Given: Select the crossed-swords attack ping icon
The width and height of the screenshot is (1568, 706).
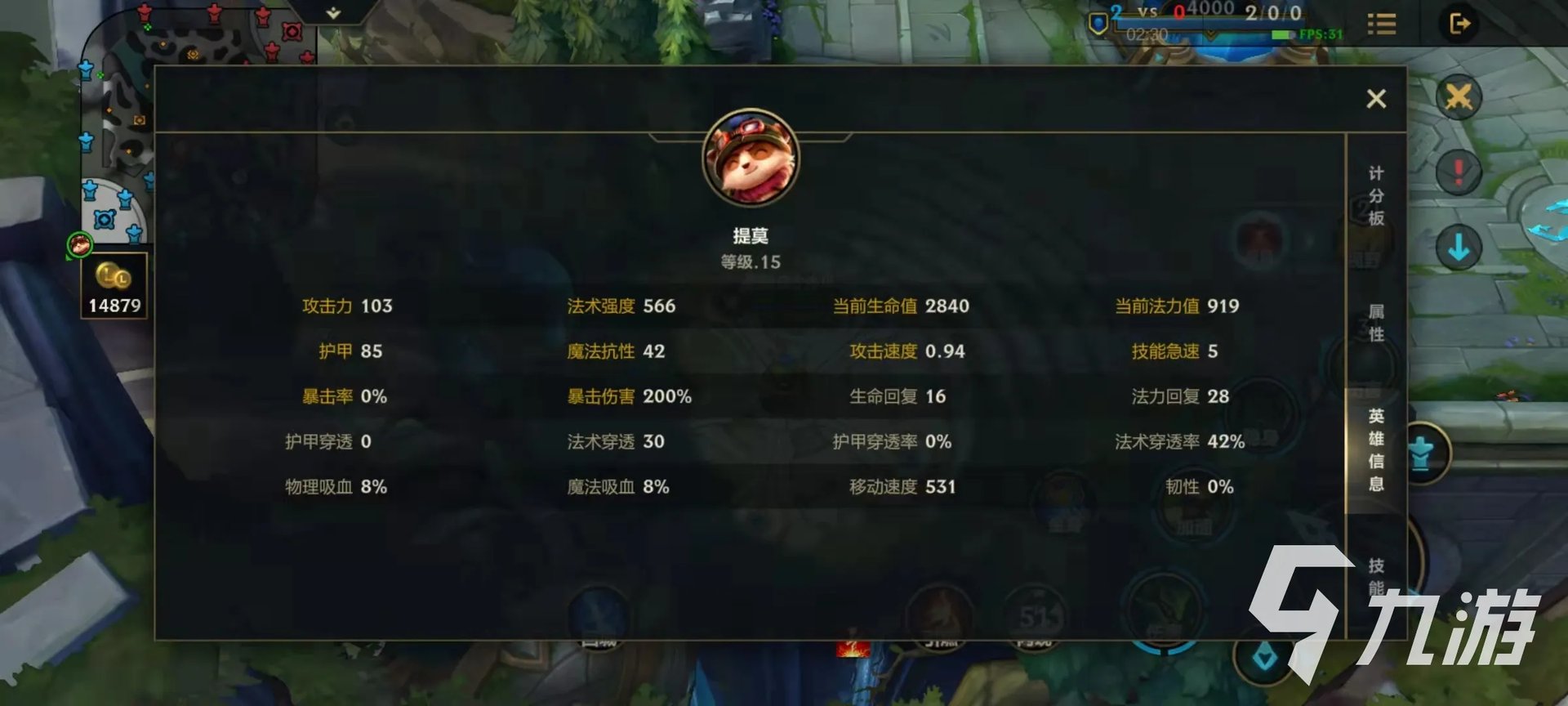Looking at the screenshot, I should (1459, 96).
